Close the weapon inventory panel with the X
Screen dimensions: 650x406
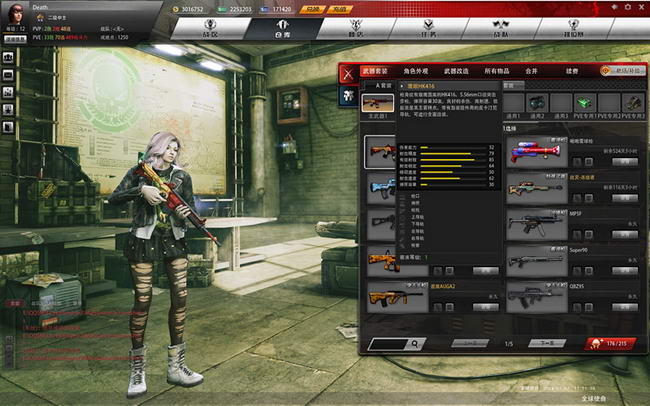coord(347,71)
